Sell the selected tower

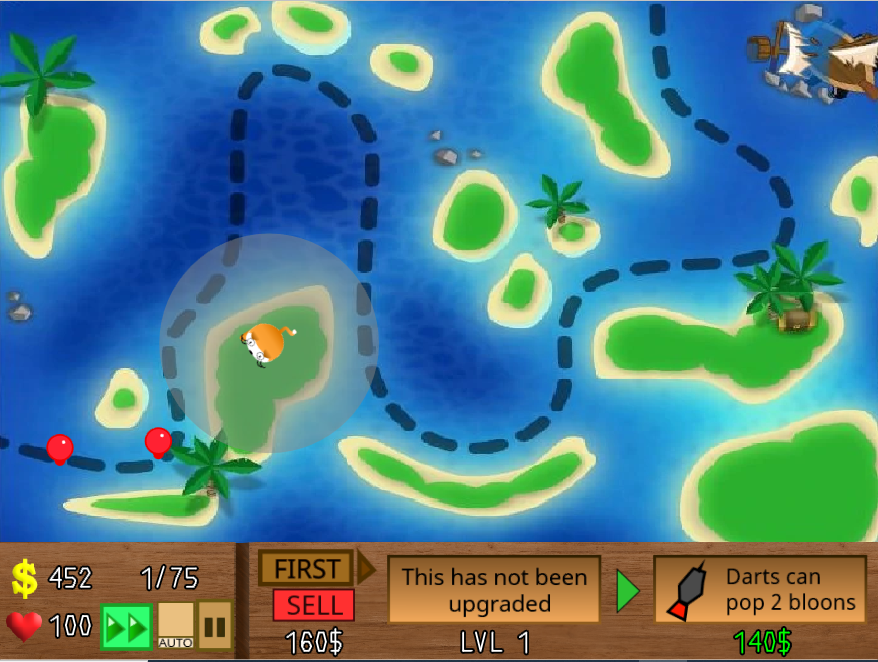point(313,605)
